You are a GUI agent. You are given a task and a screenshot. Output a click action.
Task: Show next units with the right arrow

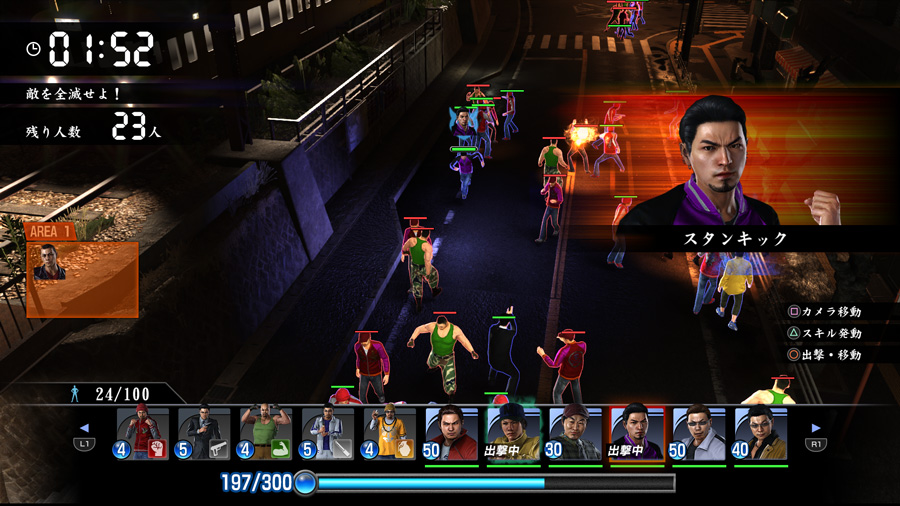pos(816,428)
